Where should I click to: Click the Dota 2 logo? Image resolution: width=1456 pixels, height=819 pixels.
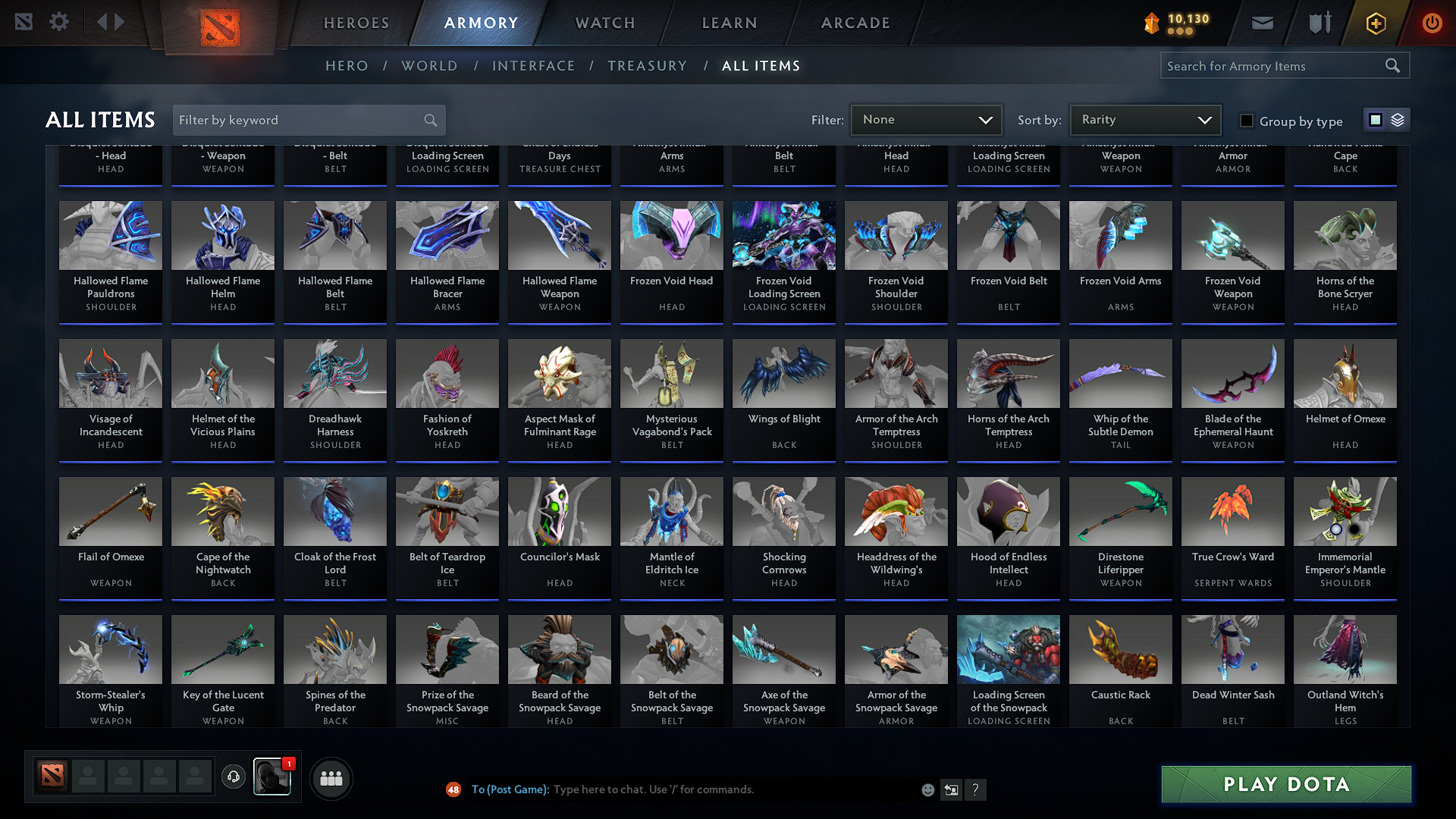pos(221,25)
